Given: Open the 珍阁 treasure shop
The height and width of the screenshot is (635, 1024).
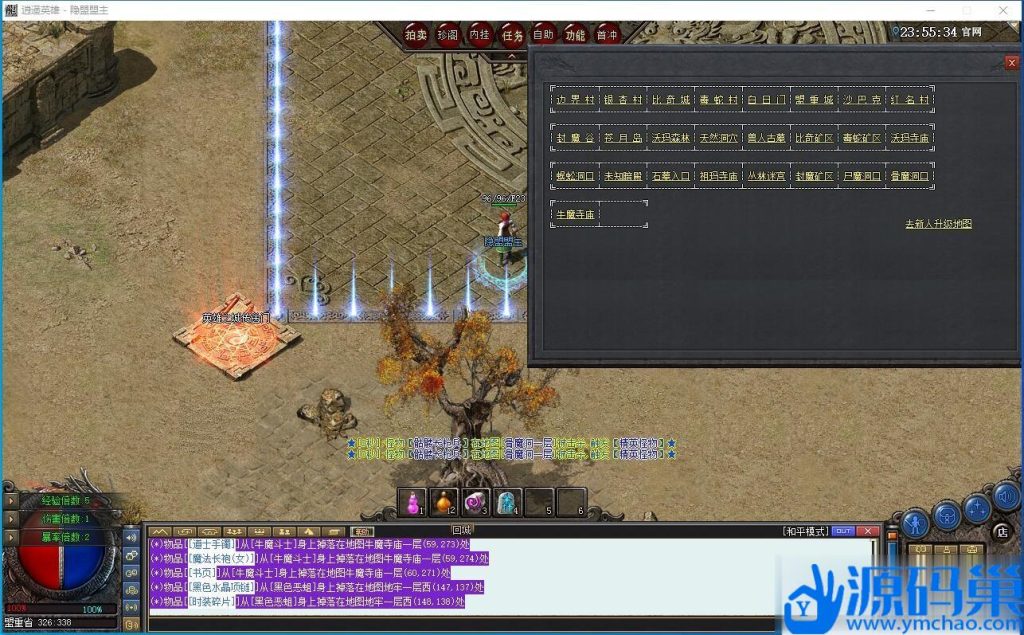Looking at the screenshot, I should (448, 34).
